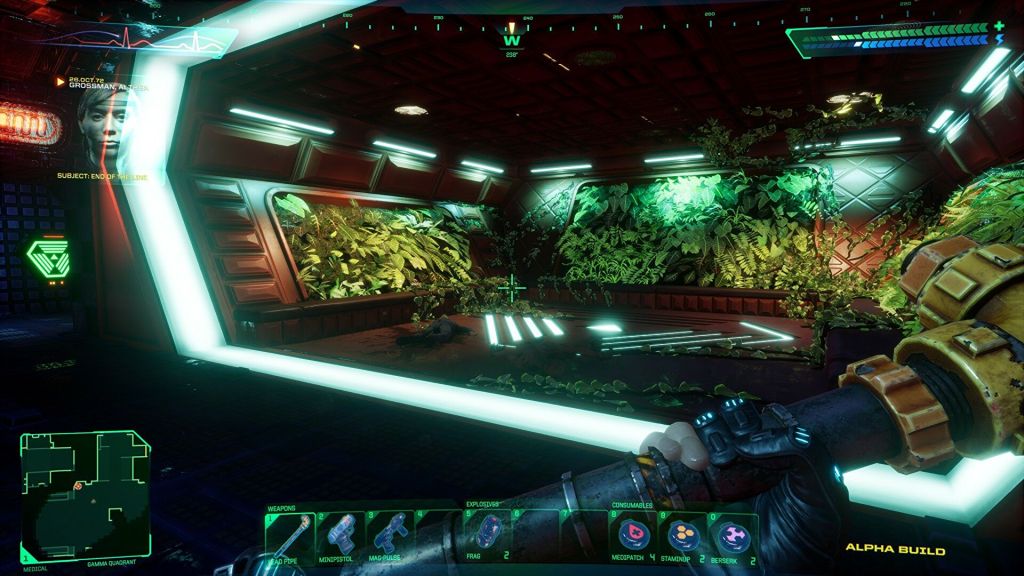Open the minimap of the Medical level

(85, 497)
